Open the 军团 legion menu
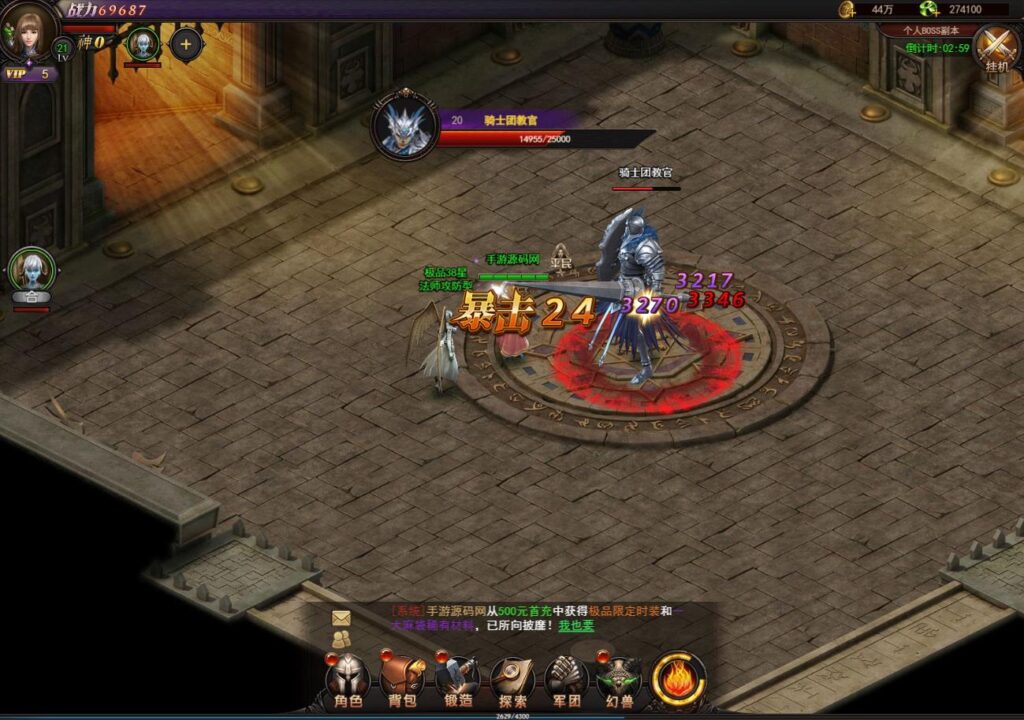This screenshot has height=720, width=1024. [x=567, y=680]
